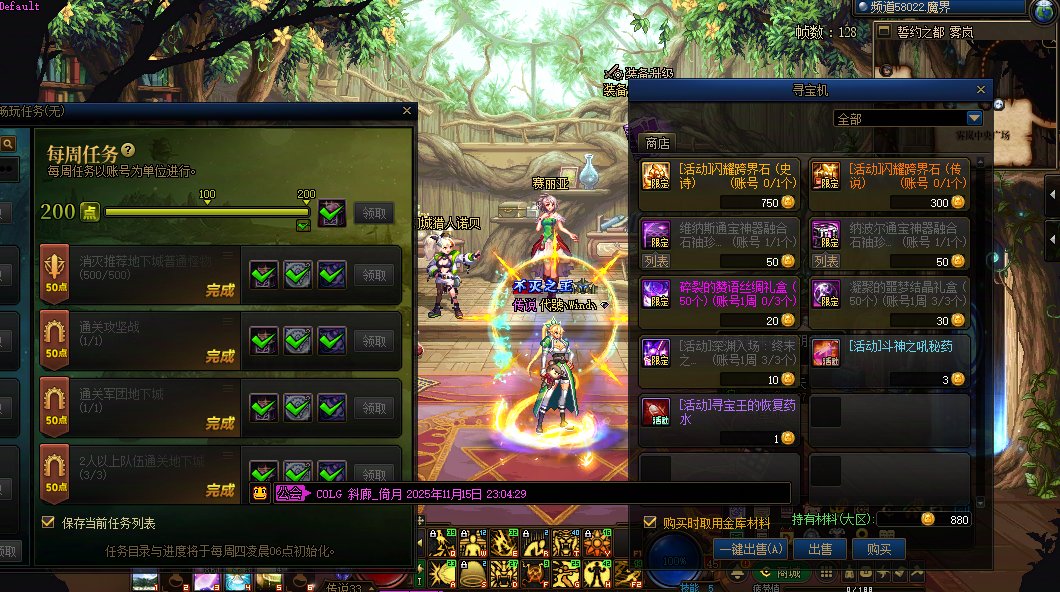Viewport: 1060px width, 592px height.
Task: Toggle 购买时取用金库材料 checkbox
Action: click(649, 522)
